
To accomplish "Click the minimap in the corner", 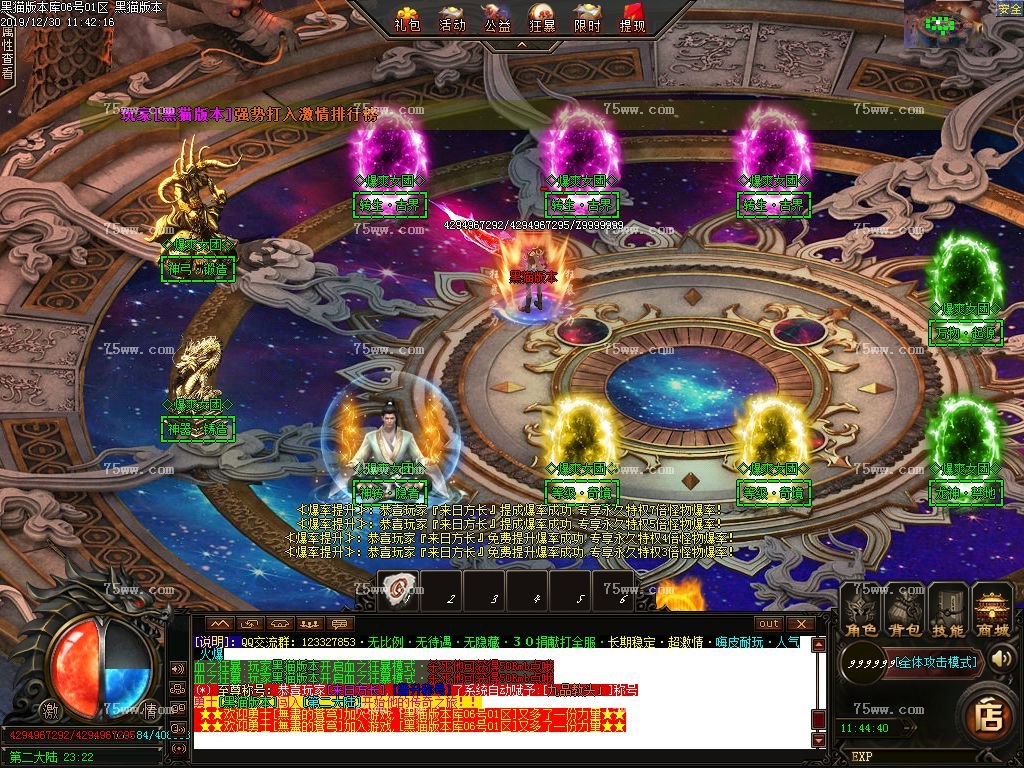I will coord(948,24).
